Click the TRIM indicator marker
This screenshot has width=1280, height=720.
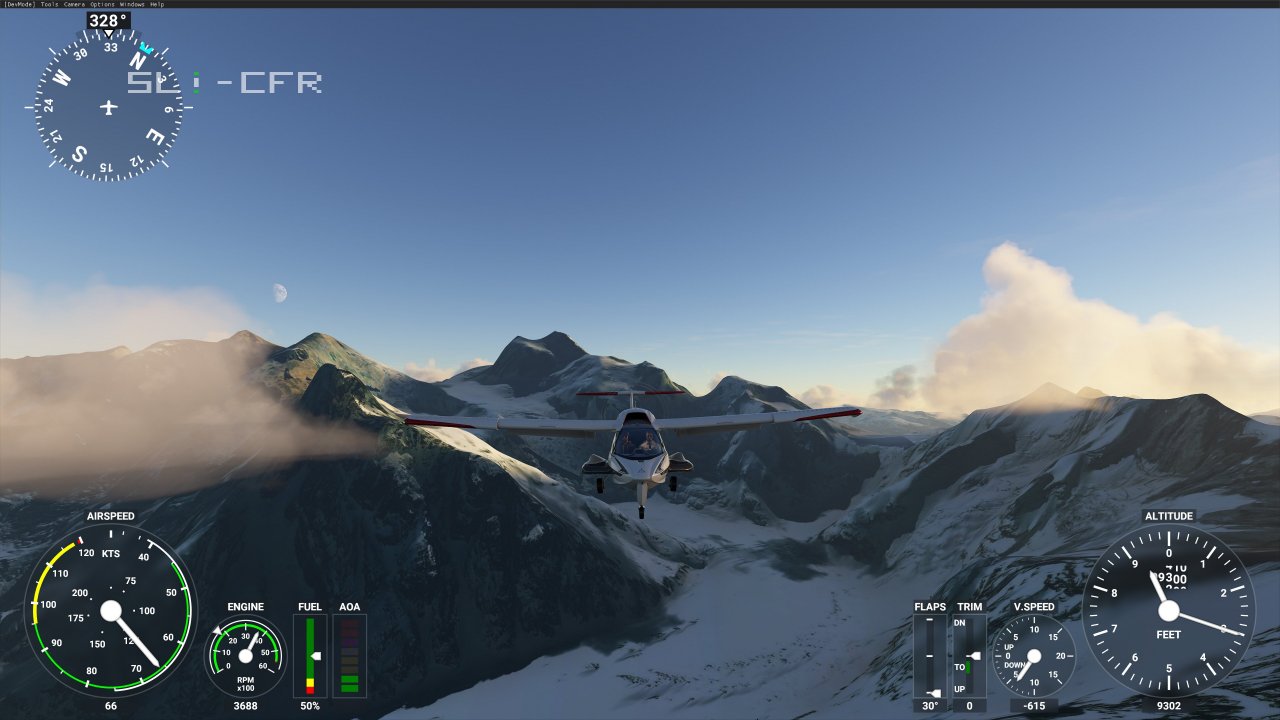[x=974, y=655]
